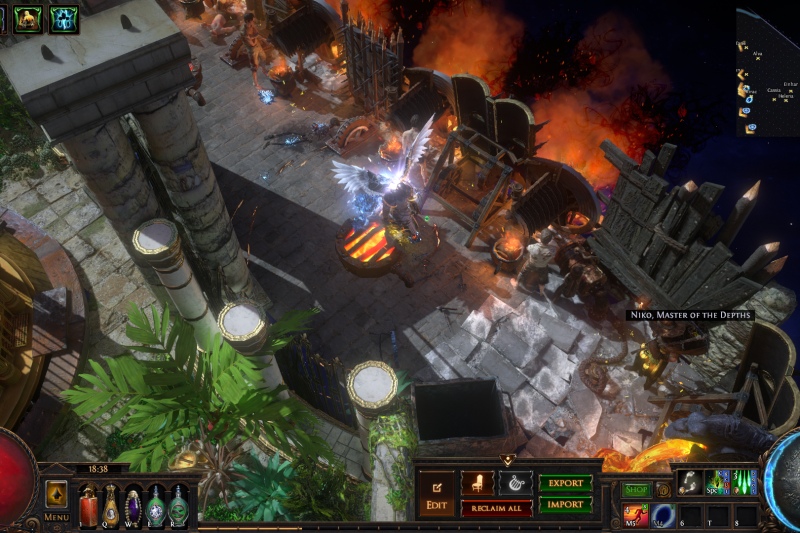Image resolution: width=800 pixels, height=533 pixels.
Task: Select the harp music icon button
Action: tap(516, 482)
